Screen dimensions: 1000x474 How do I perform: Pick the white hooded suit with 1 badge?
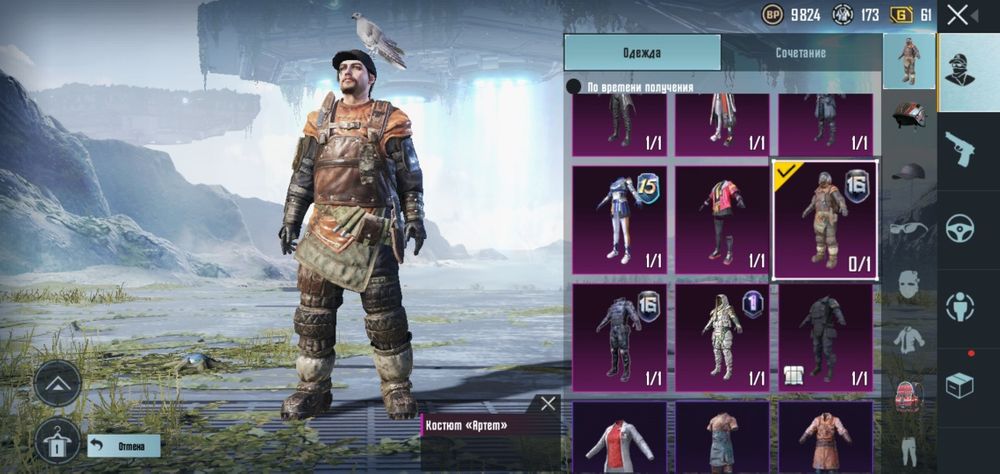722,337
